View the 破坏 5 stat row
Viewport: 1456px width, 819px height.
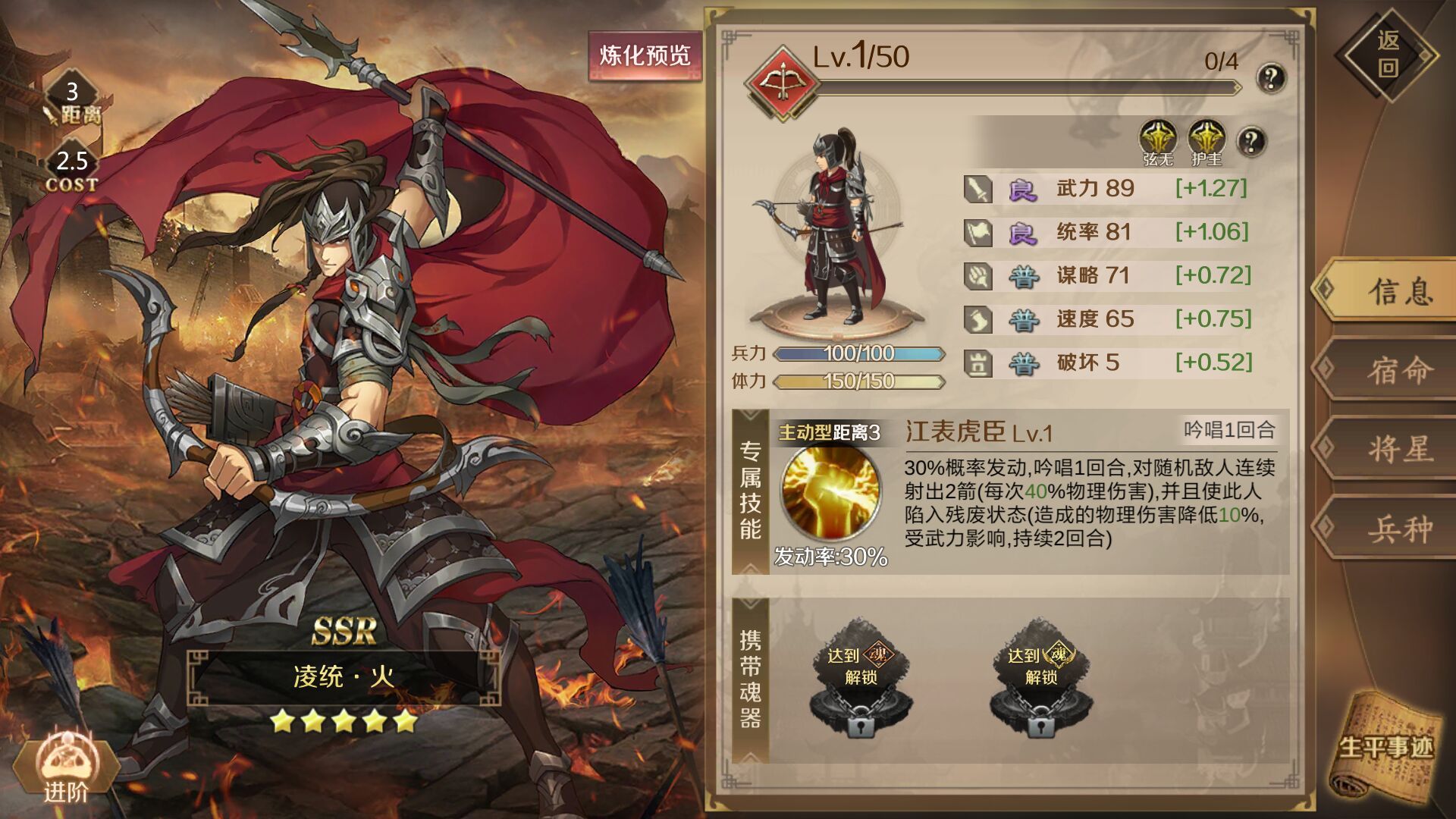(1107, 362)
